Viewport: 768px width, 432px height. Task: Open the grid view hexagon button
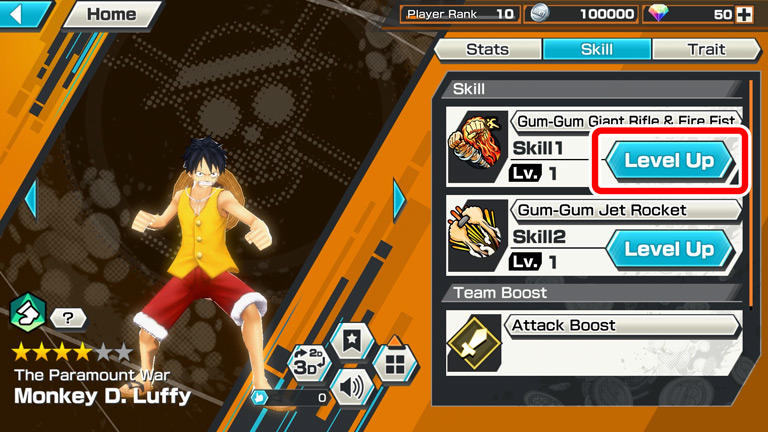click(395, 364)
